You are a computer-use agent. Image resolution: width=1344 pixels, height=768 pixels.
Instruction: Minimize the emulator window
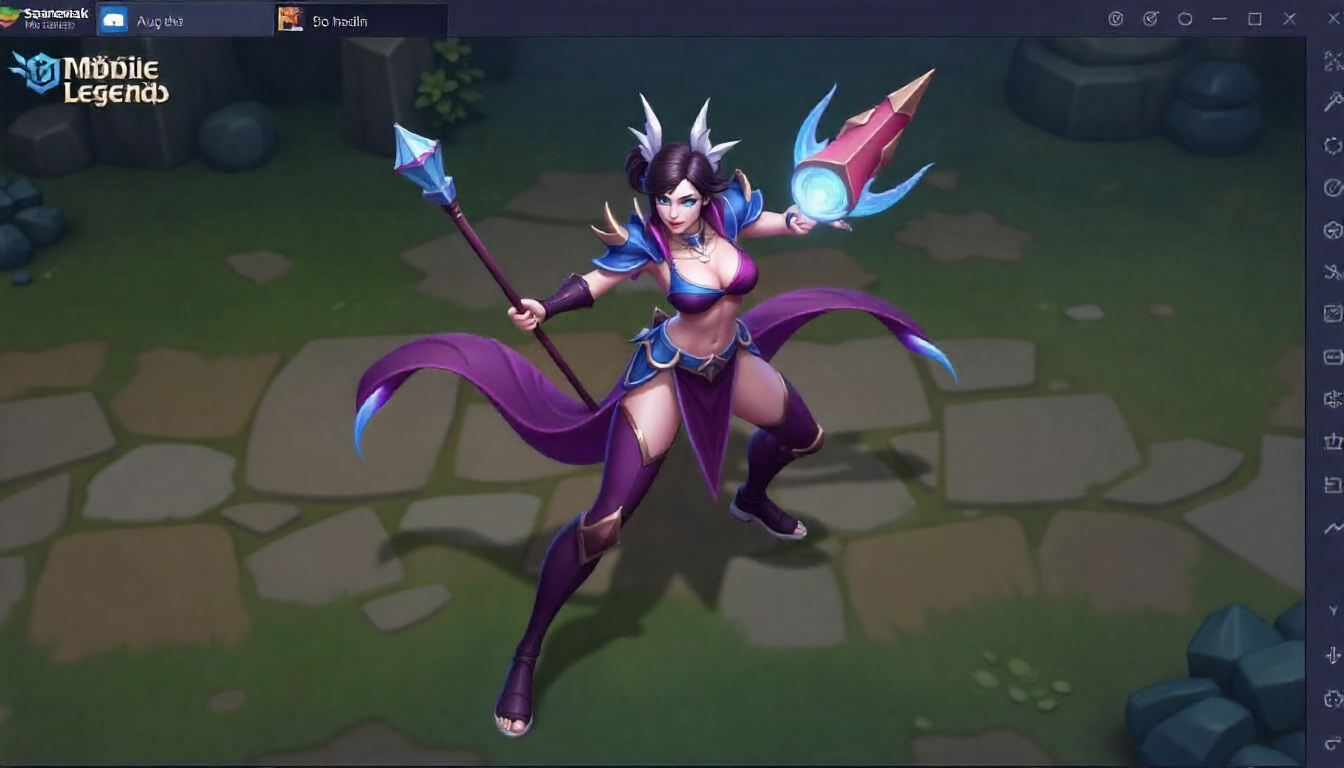click(x=1219, y=19)
